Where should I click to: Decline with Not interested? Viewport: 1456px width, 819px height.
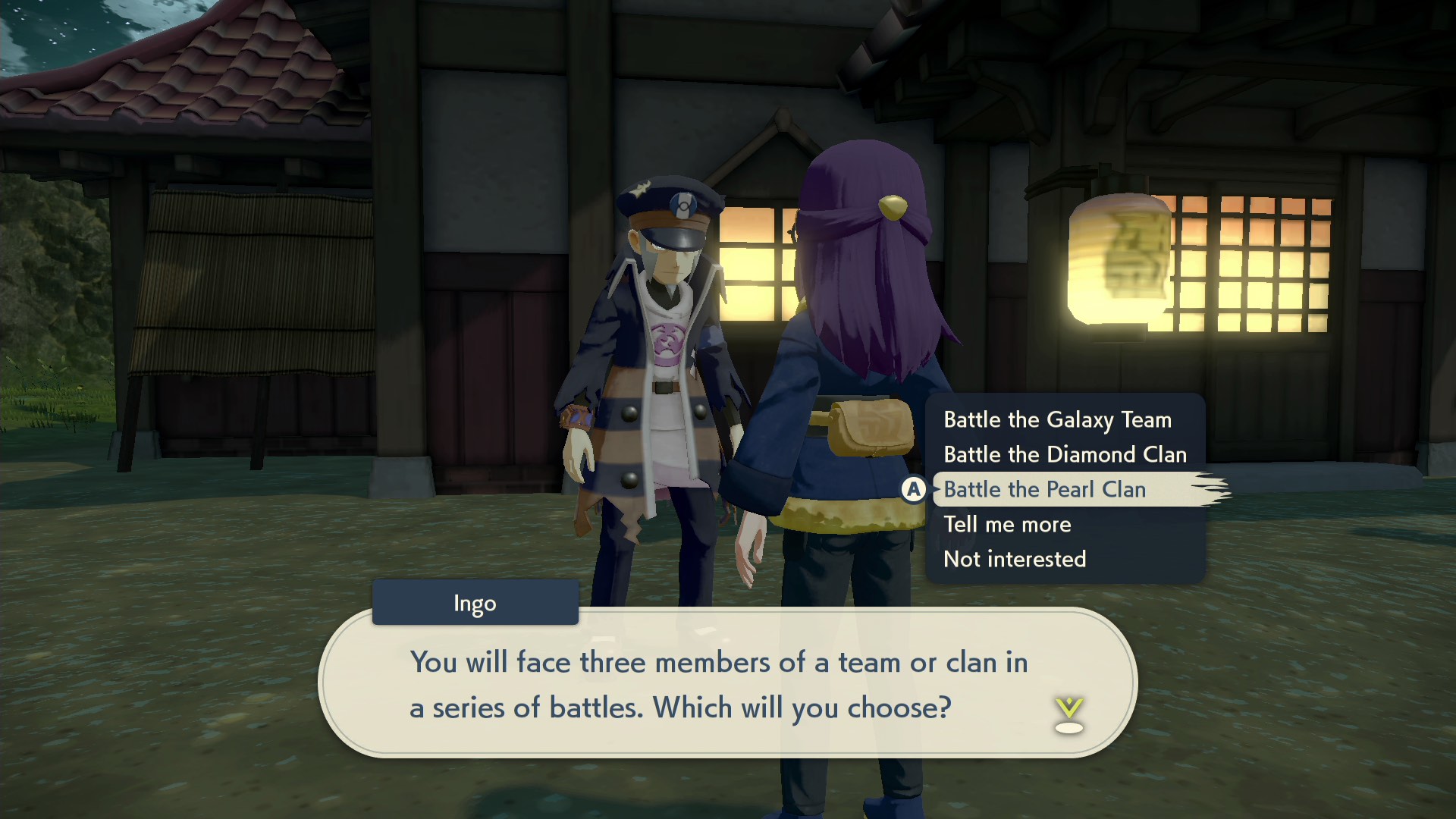click(1015, 559)
